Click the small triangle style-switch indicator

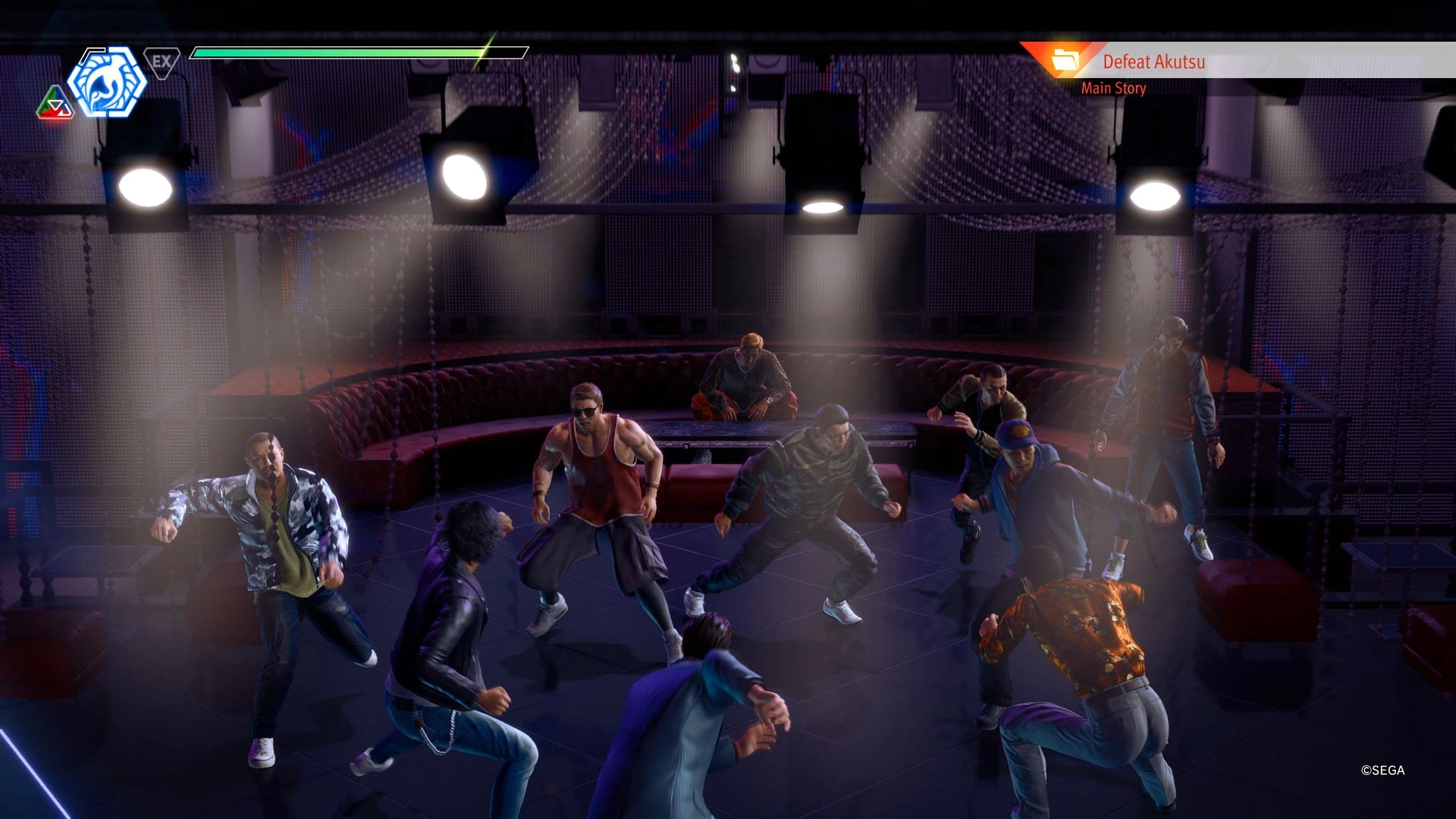pyautogui.click(x=55, y=104)
